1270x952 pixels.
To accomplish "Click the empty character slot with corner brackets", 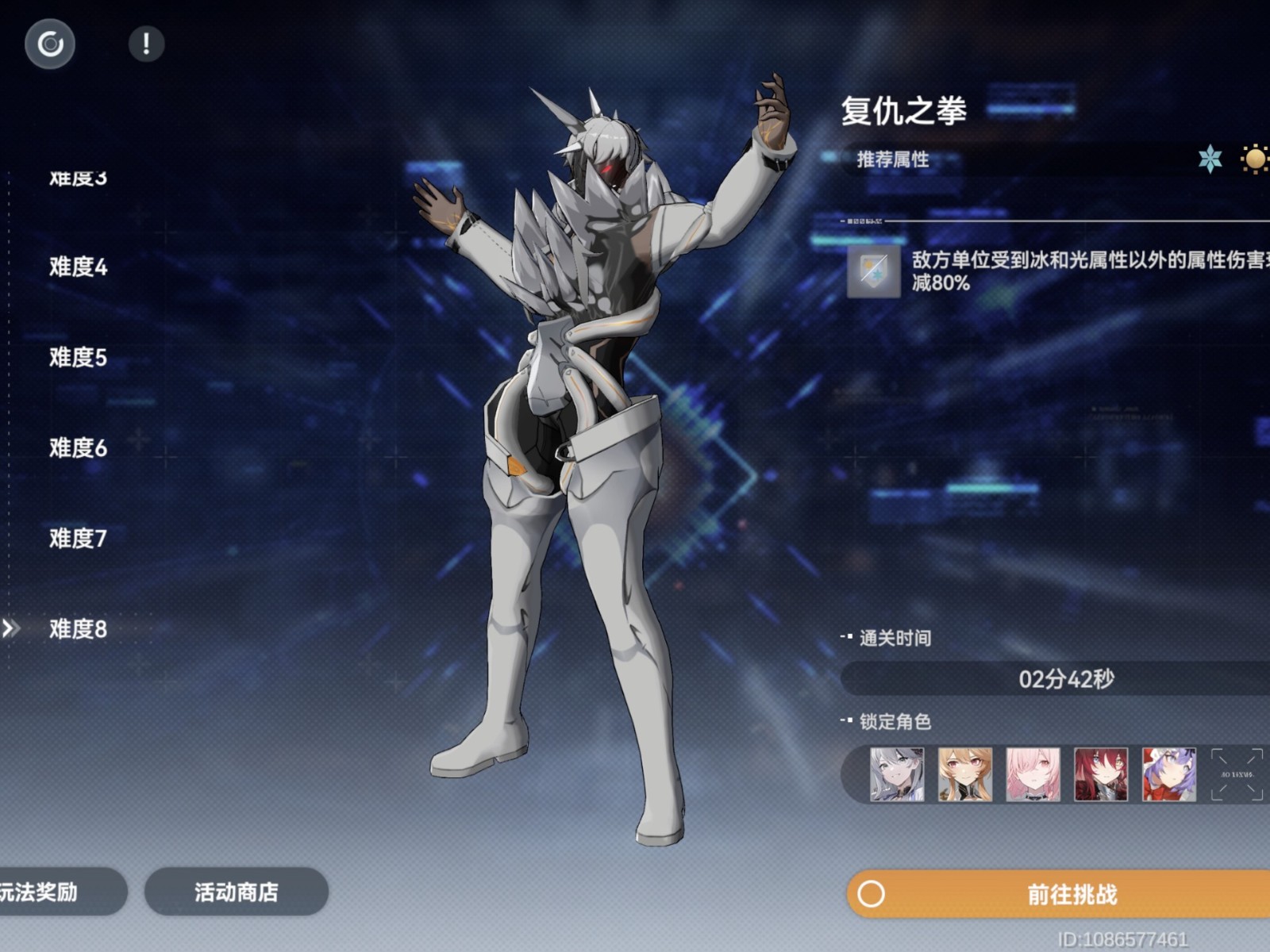I will click(x=1238, y=773).
